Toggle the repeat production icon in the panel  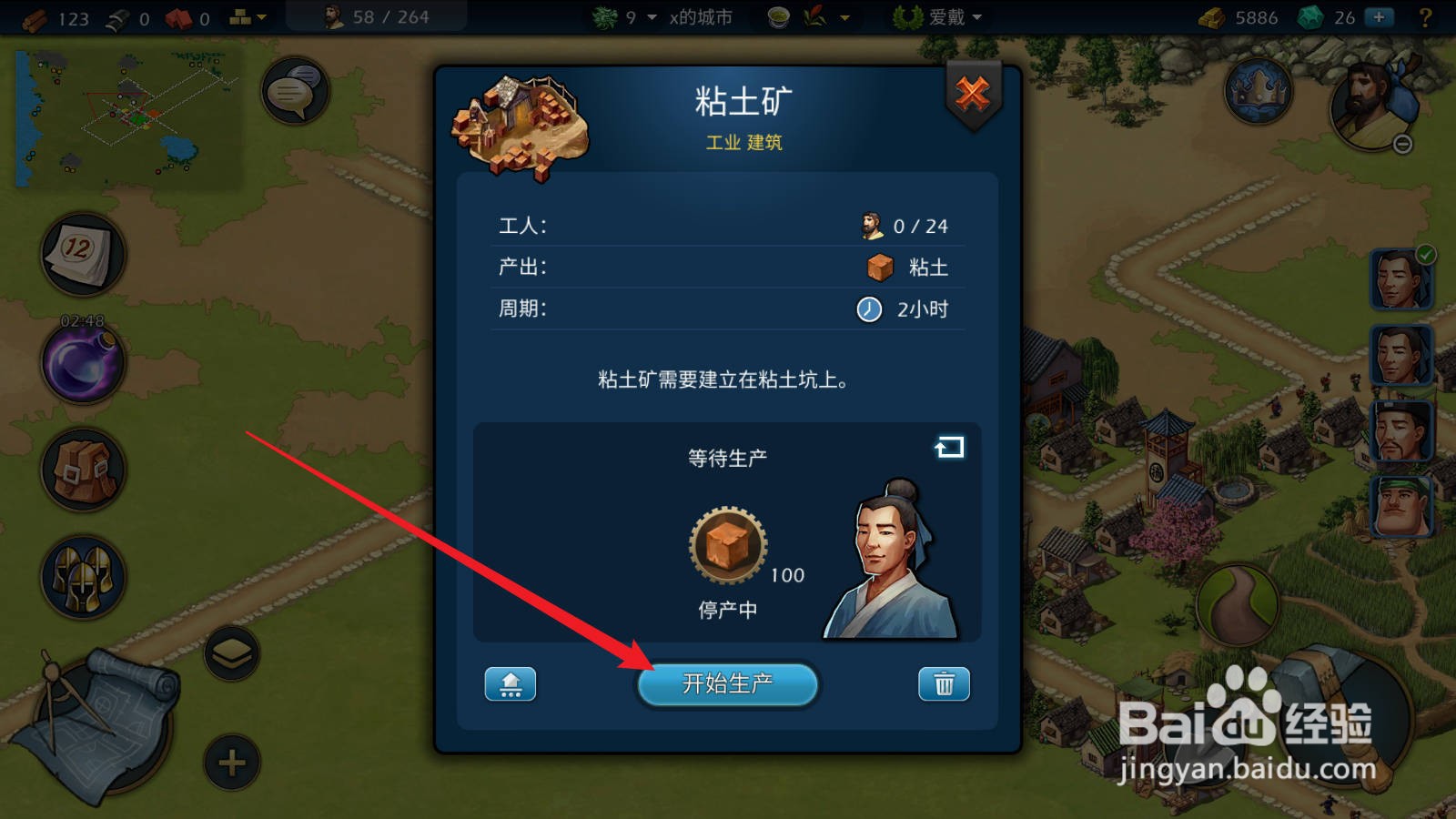click(x=949, y=447)
